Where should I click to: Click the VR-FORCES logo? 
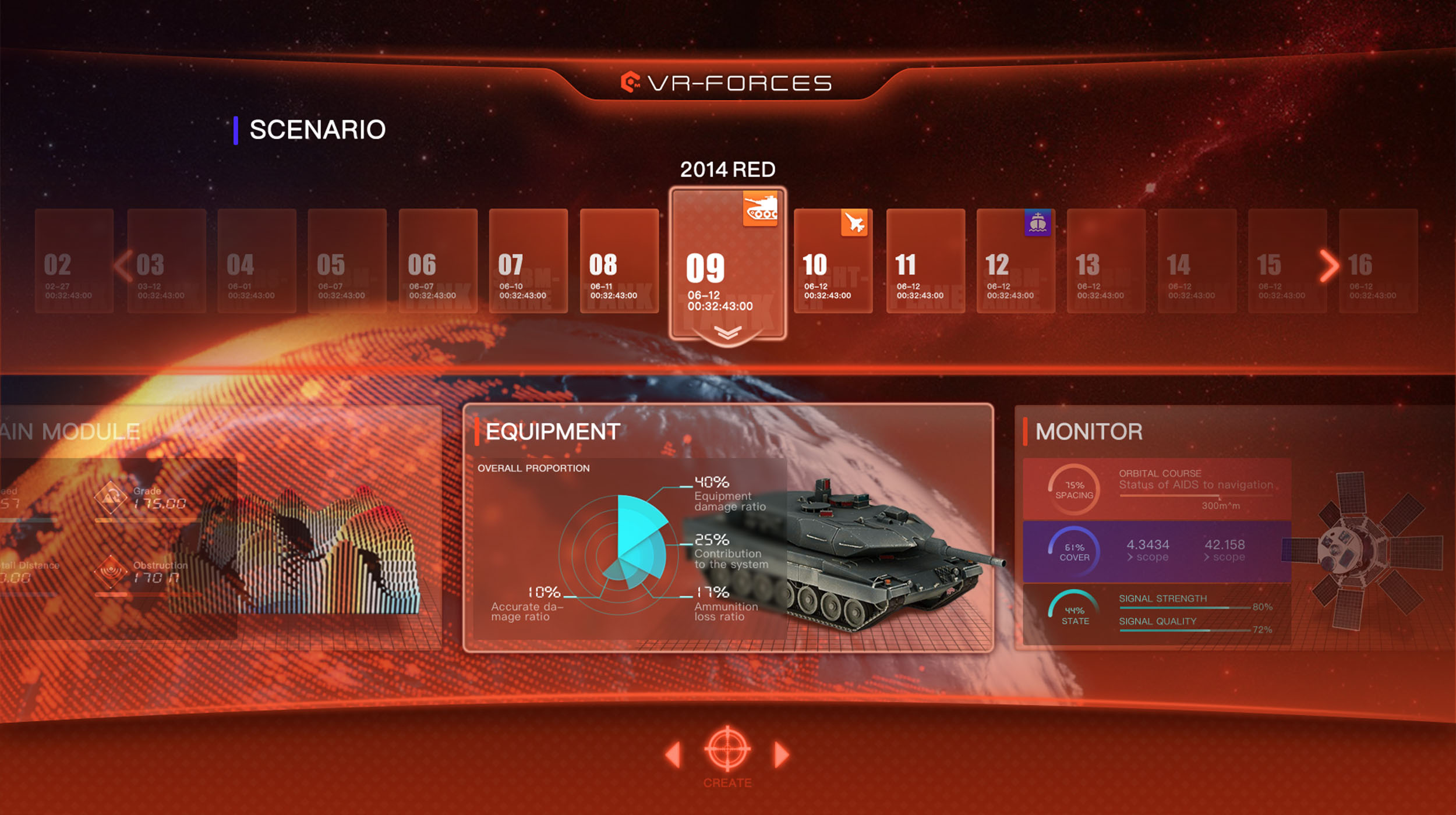pyautogui.click(x=727, y=83)
